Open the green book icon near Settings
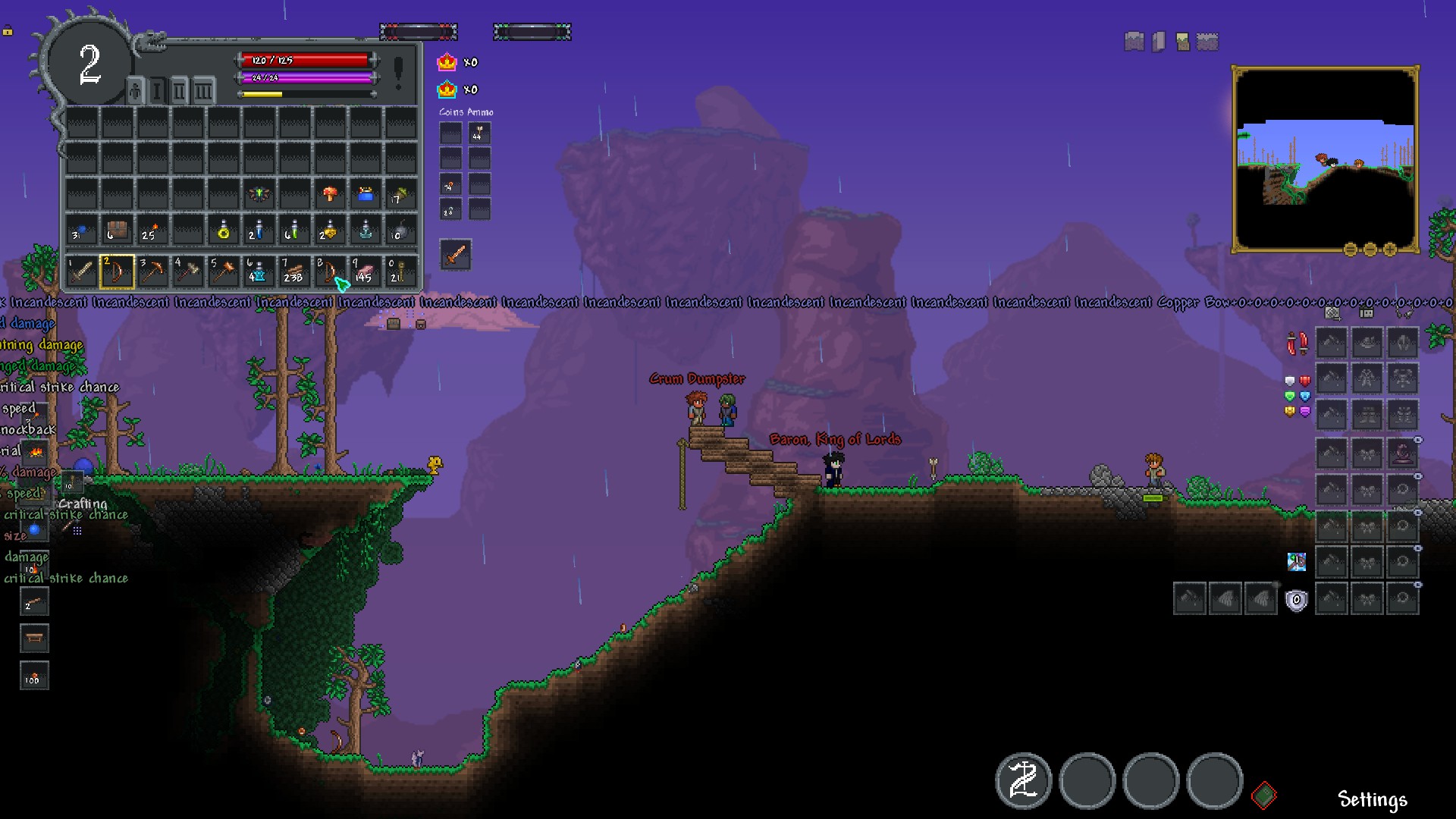Image resolution: width=1456 pixels, height=819 pixels. [1263, 795]
